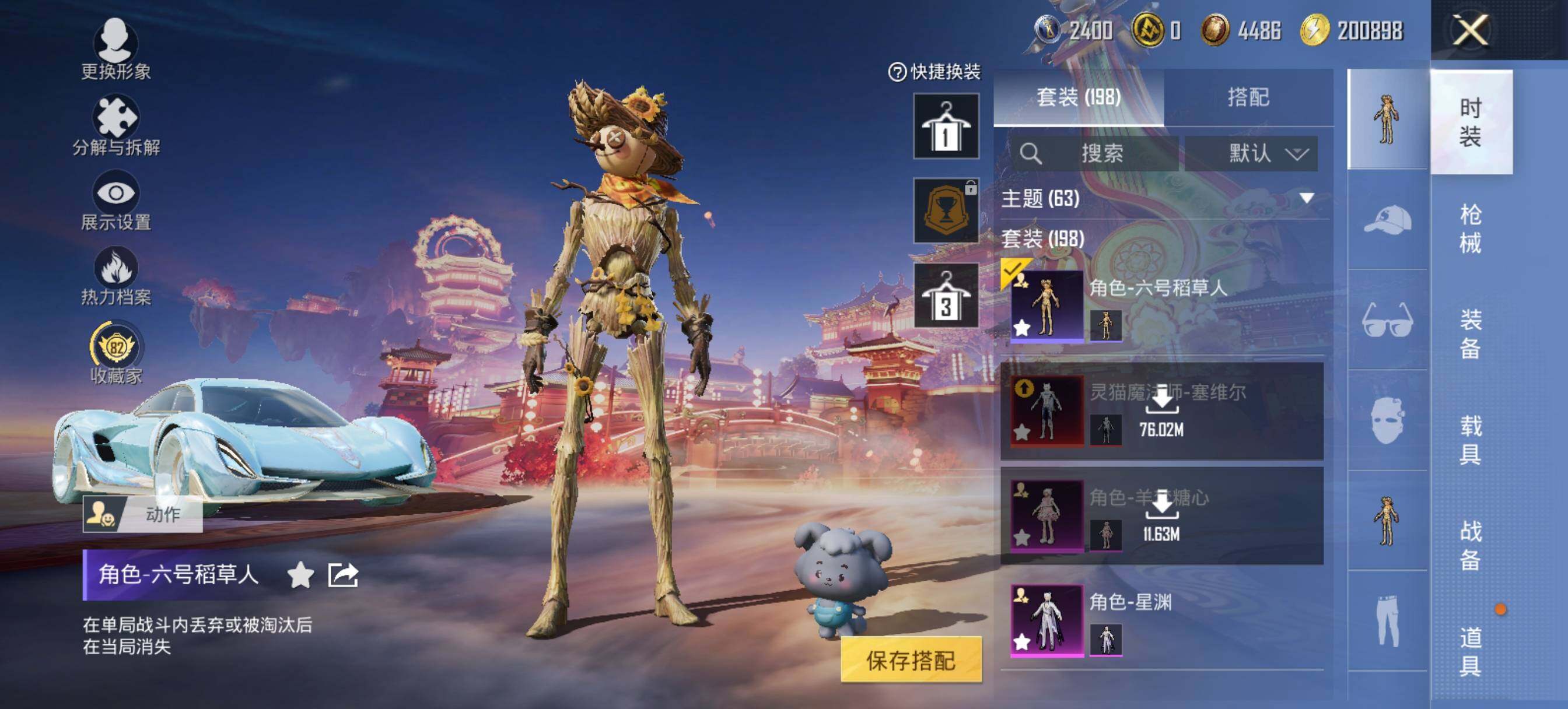Select quick outfit hanger slot 3

pos(946,296)
